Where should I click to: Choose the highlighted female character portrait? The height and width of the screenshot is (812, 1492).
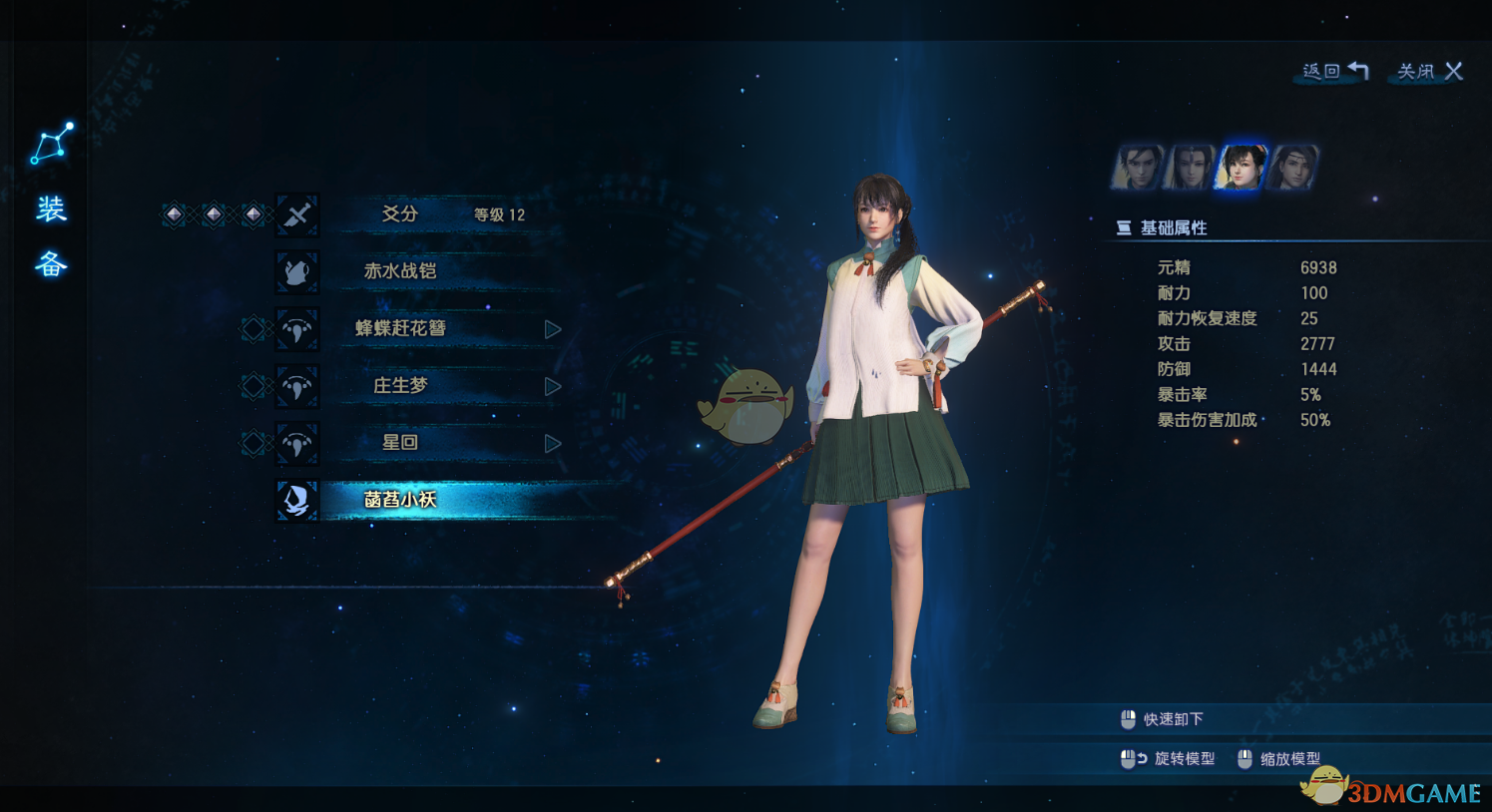[x=1241, y=167]
